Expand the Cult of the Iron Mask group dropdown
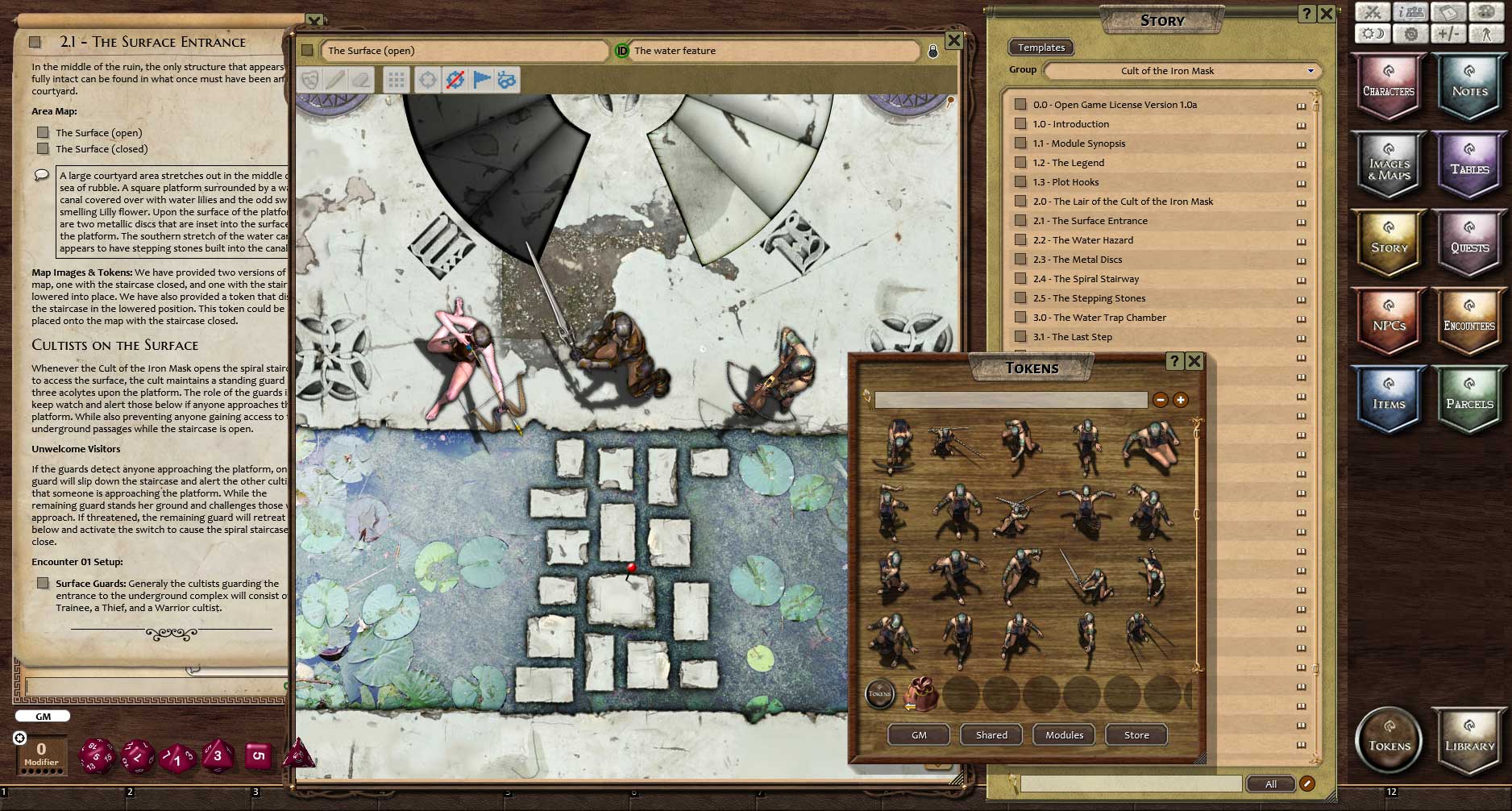This screenshot has height=811, width=1512. coord(1310,71)
